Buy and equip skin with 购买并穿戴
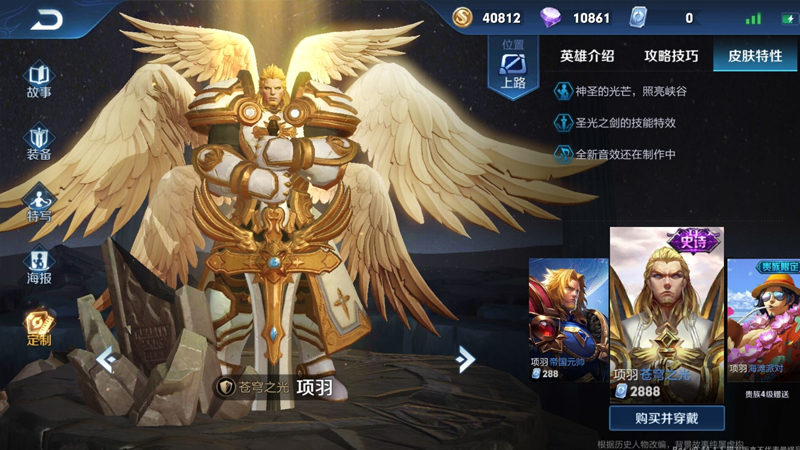Image resolution: width=800 pixels, height=450 pixels. 666,418
